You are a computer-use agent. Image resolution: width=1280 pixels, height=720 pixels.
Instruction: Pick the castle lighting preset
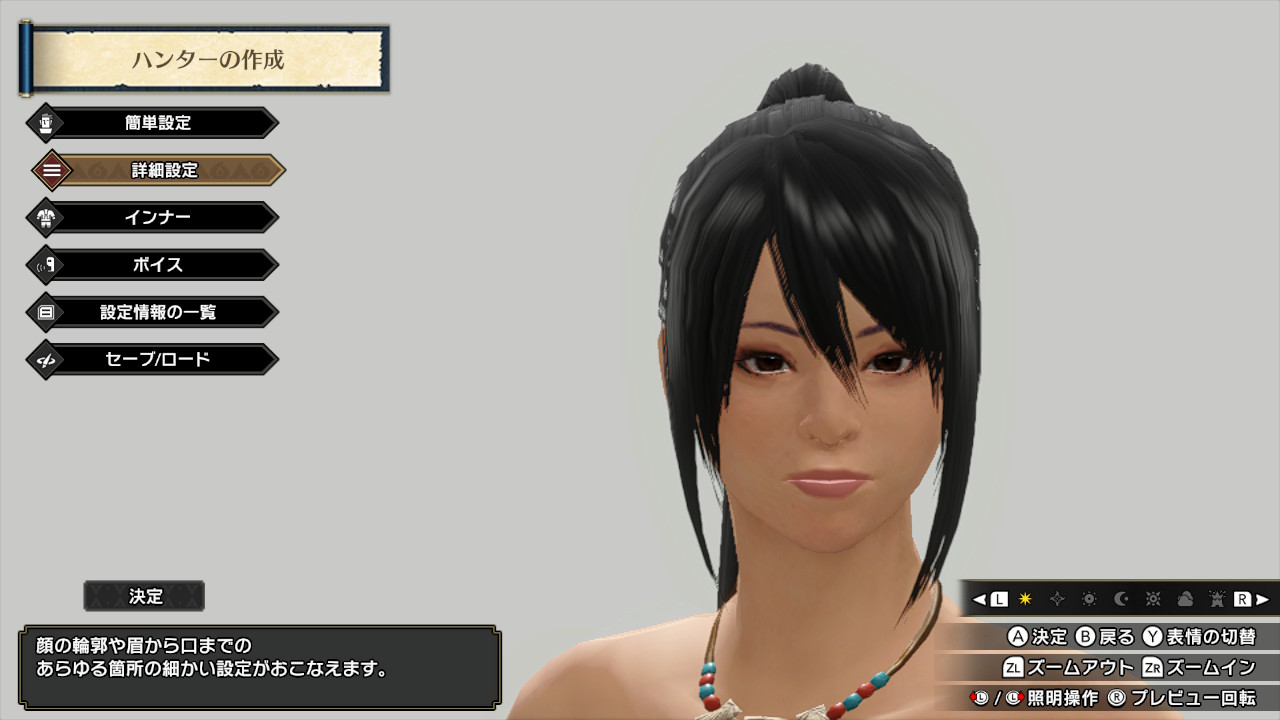click(1217, 599)
